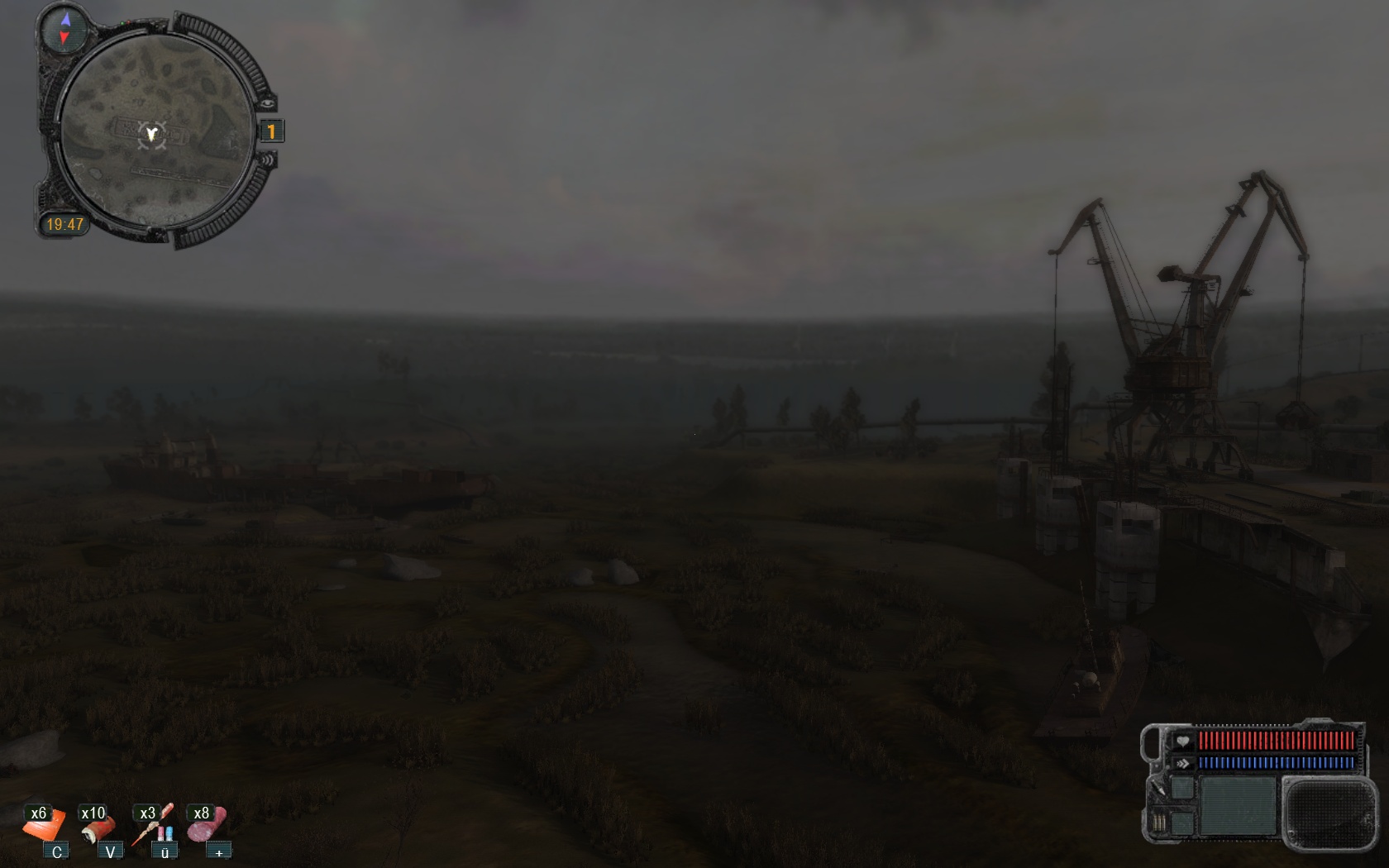Use the orange medkit quick slot
The width and height of the screenshot is (1389, 868).
pyautogui.click(x=45, y=826)
